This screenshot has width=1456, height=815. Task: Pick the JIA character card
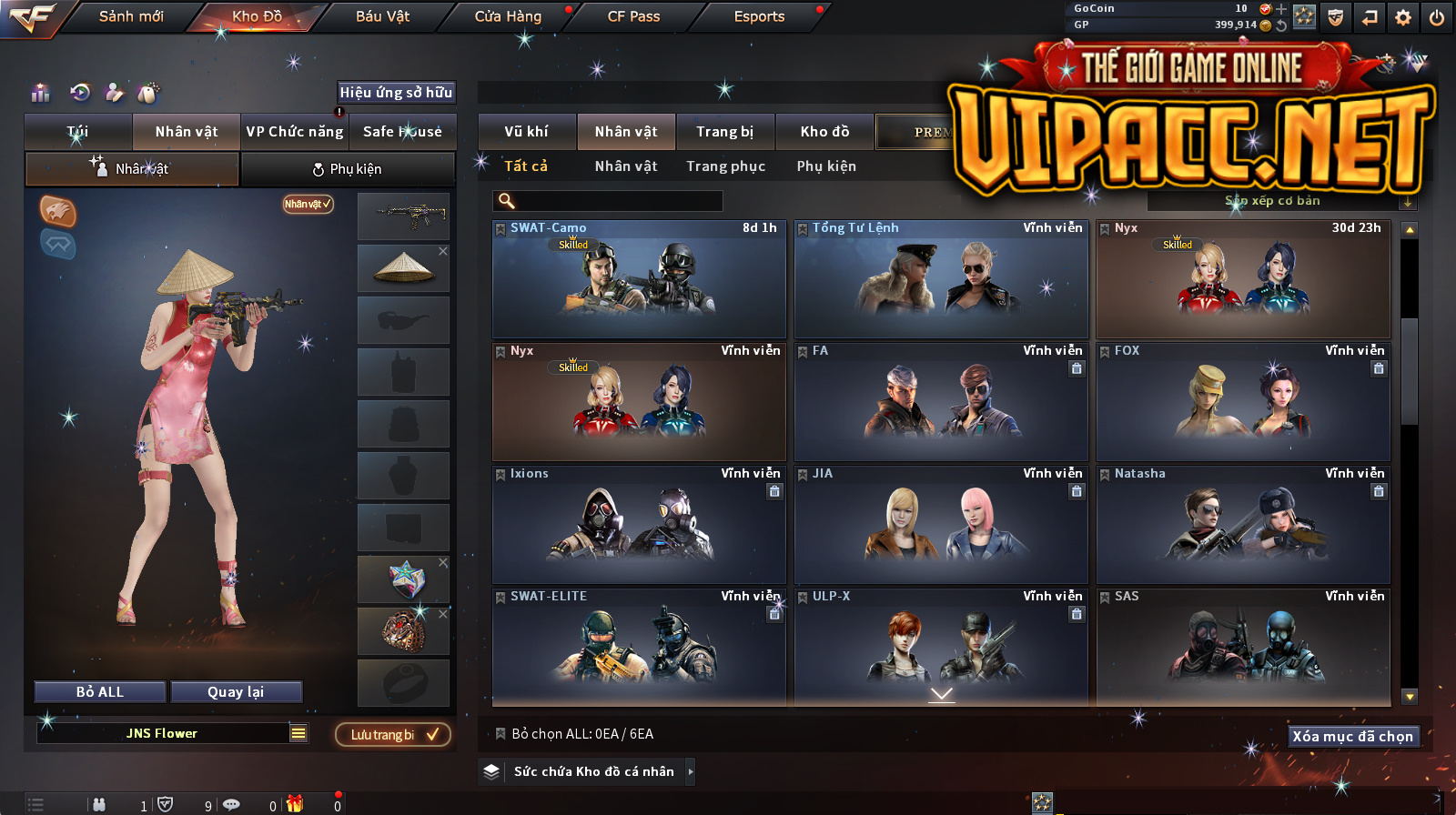coord(941,525)
